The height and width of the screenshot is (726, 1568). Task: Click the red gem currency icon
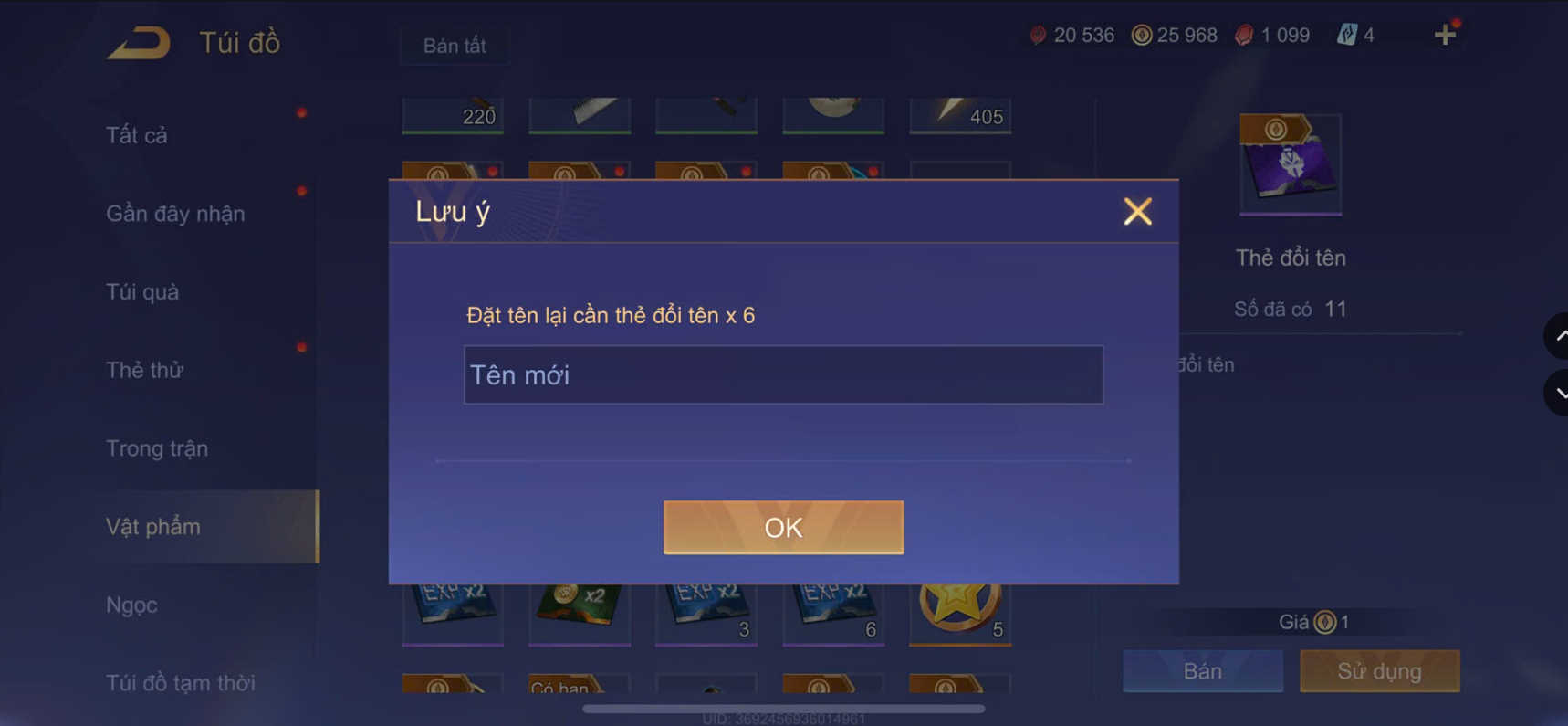pos(1246,35)
